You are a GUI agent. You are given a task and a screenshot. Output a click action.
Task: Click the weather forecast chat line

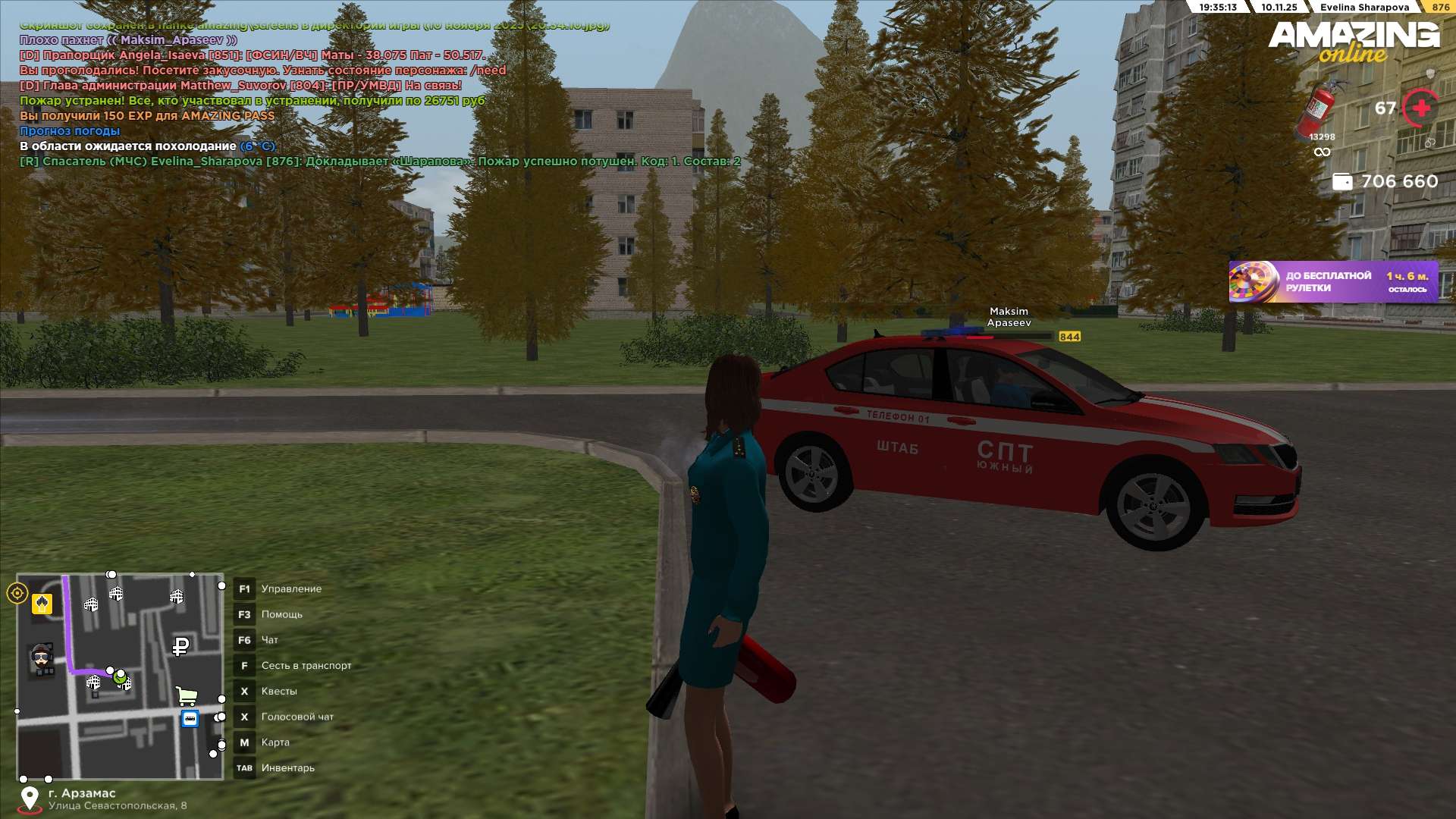pos(70,131)
